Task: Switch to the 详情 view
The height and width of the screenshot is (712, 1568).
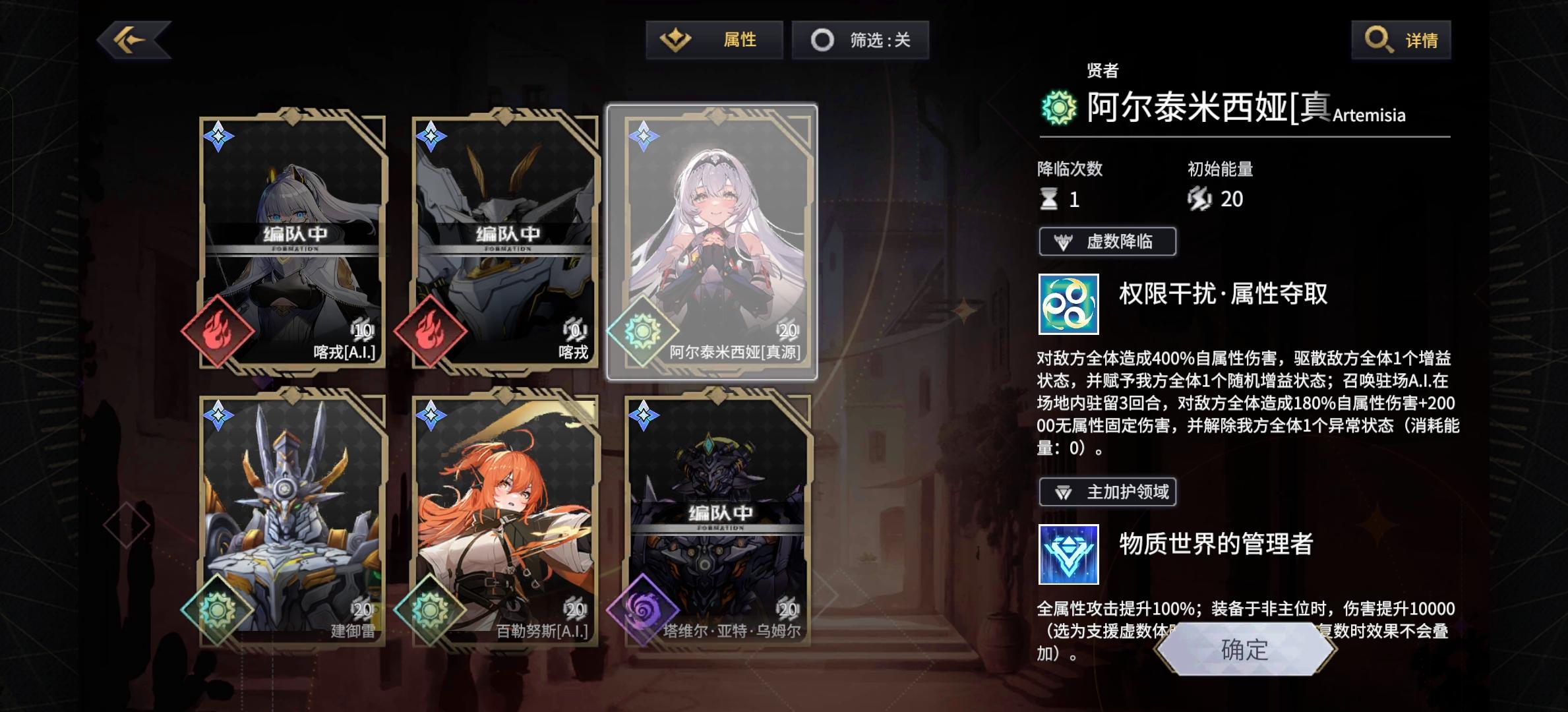Action: pos(1401,40)
